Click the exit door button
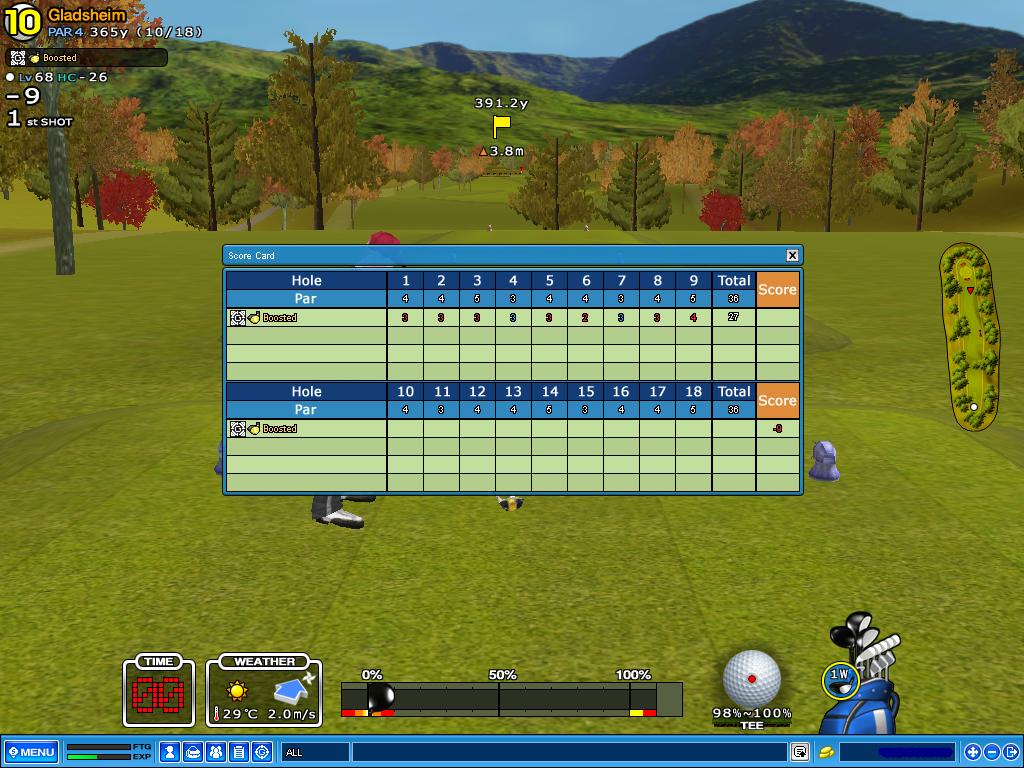Image resolution: width=1024 pixels, height=768 pixels. (x=1011, y=752)
